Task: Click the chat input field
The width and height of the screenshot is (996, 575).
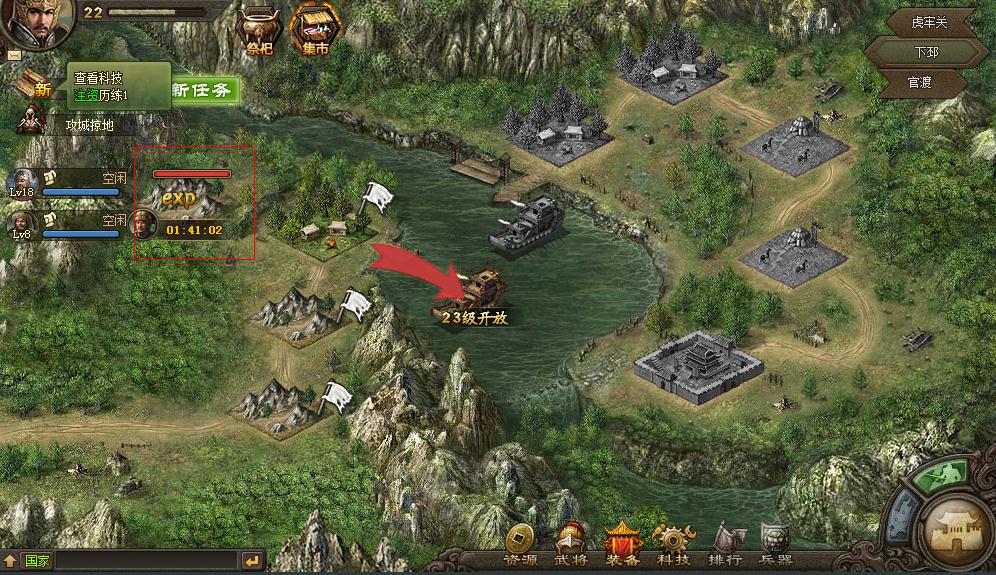Action: pos(145,561)
